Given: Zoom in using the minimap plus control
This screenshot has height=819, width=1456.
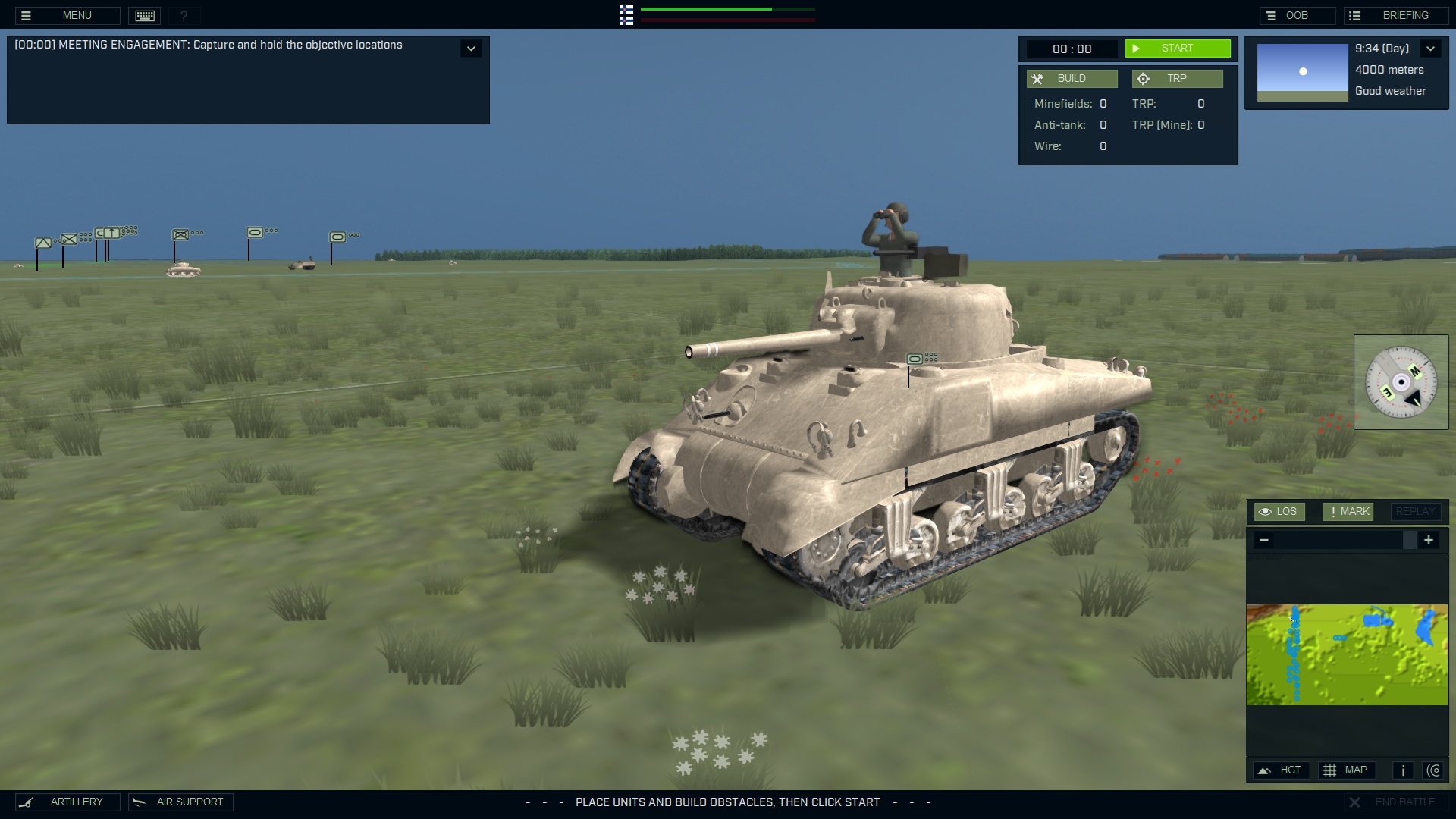Looking at the screenshot, I should [1429, 540].
